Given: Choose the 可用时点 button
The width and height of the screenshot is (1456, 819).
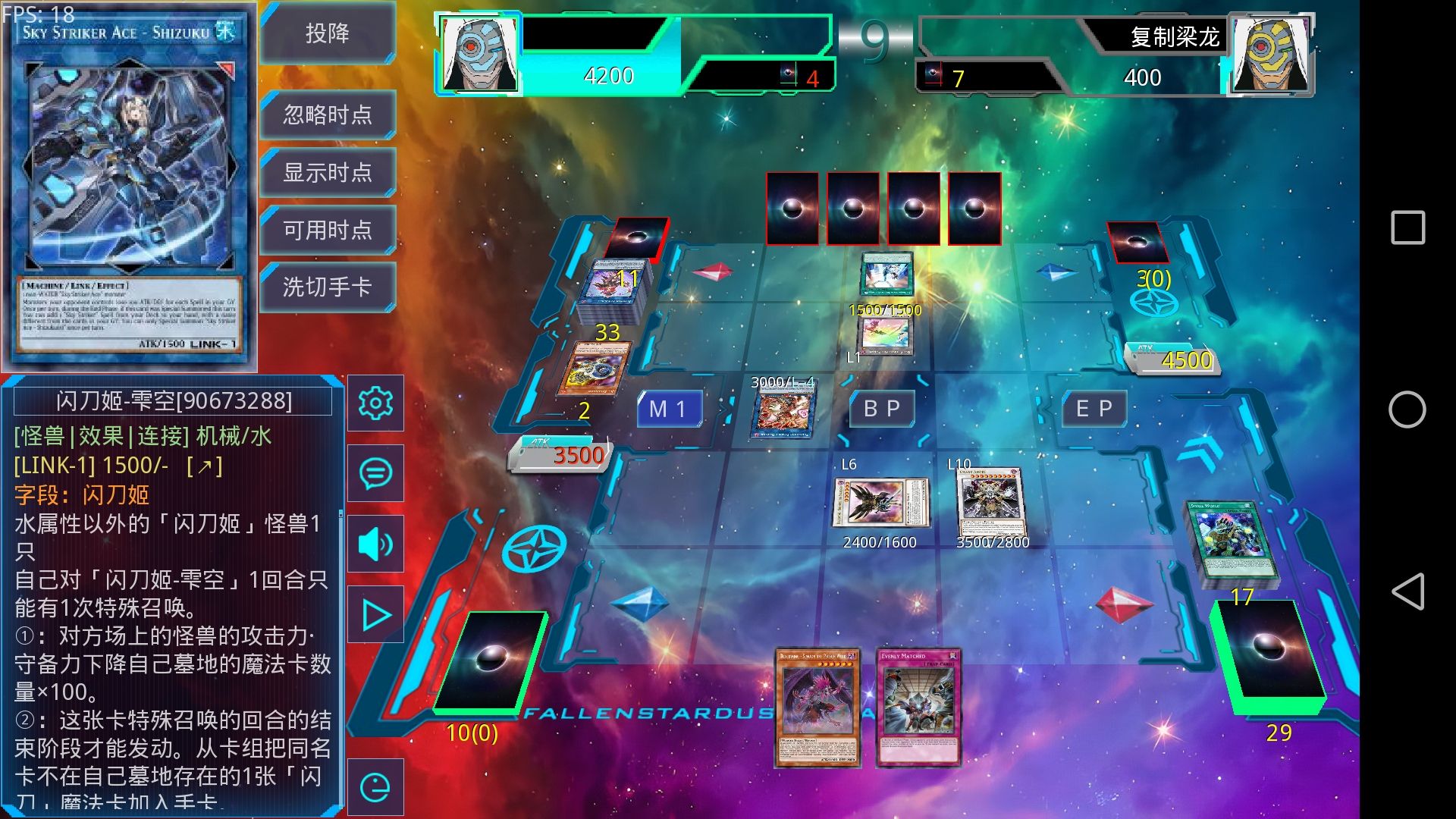Looking at the screenshot, I should (328, 230).
